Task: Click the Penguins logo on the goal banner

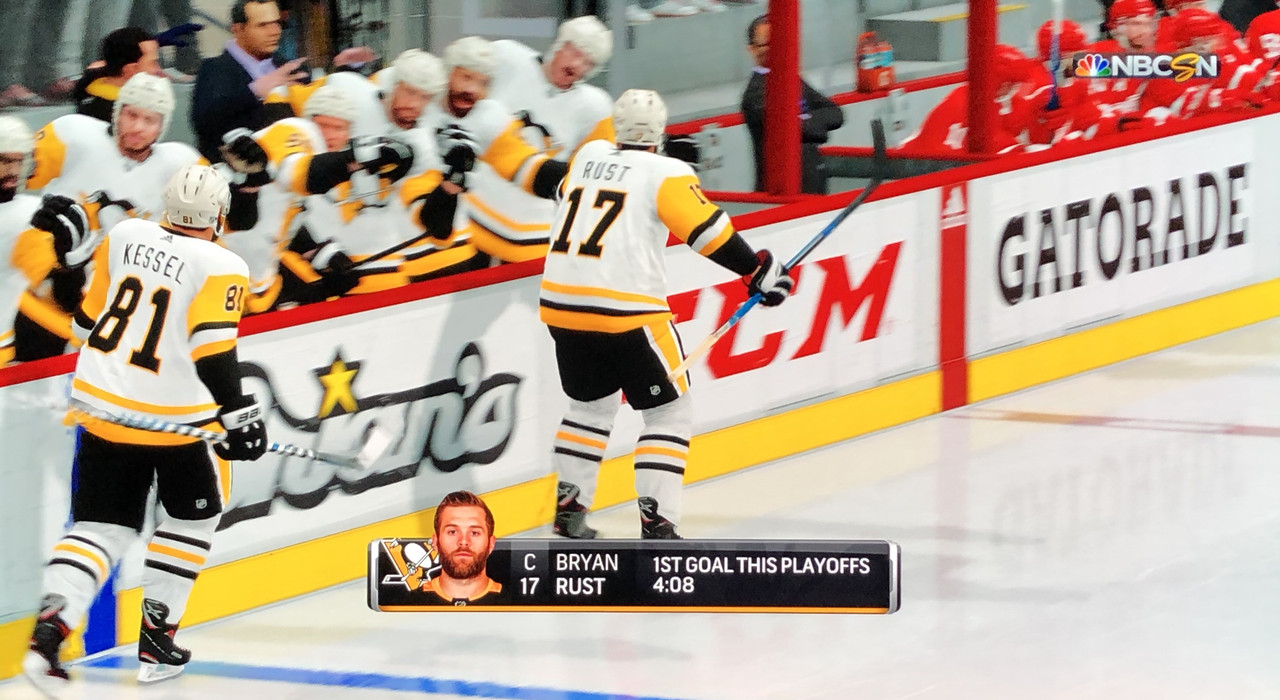Action: tap(407, 567)
